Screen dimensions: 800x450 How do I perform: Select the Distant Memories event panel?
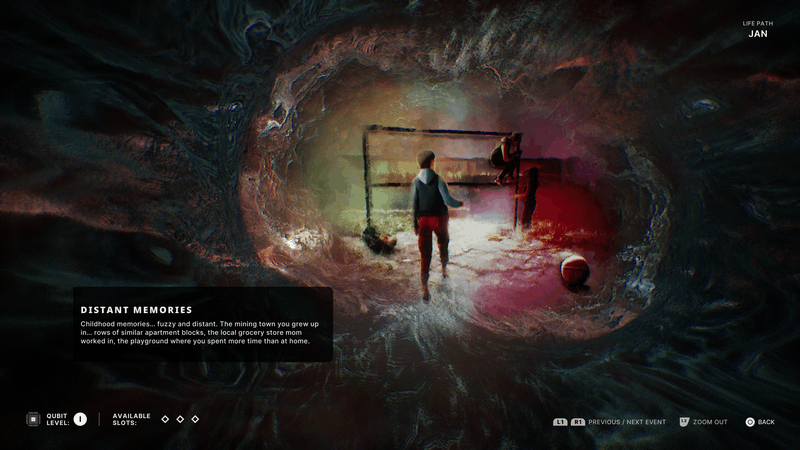202,324
